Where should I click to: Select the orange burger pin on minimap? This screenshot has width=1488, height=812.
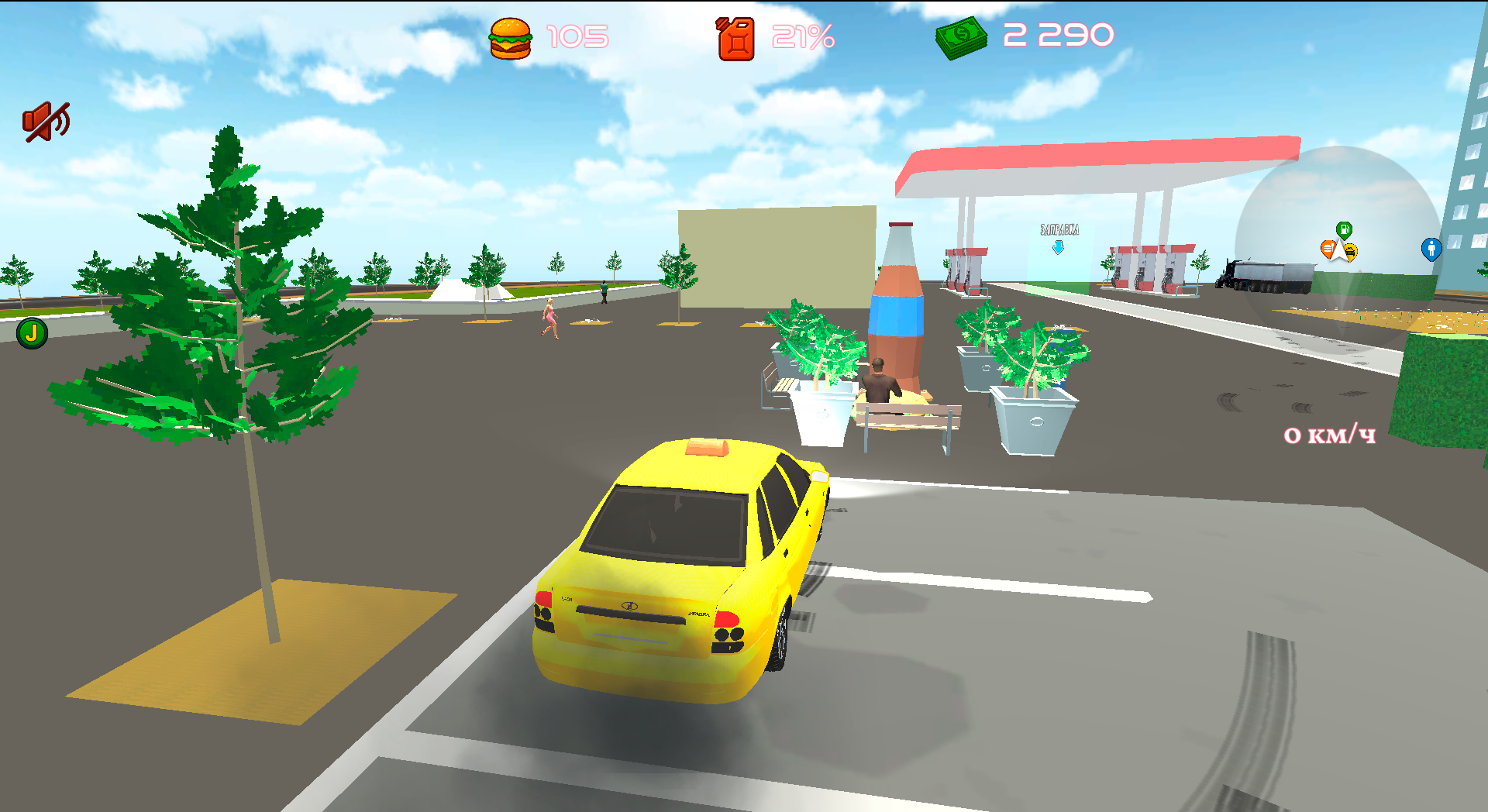click(1328, 249)
